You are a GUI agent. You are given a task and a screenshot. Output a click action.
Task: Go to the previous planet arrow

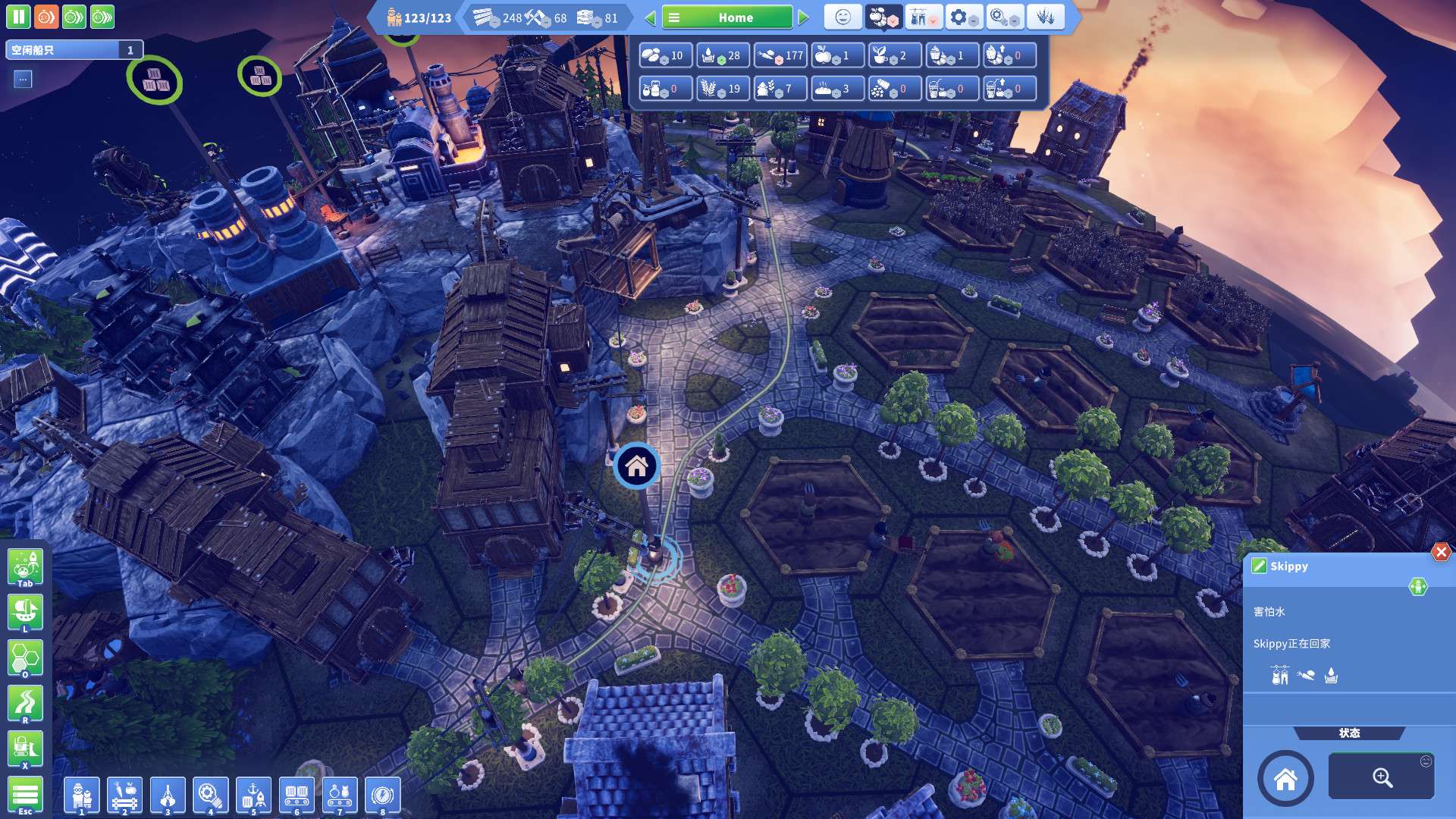click(x=650, y=17)
